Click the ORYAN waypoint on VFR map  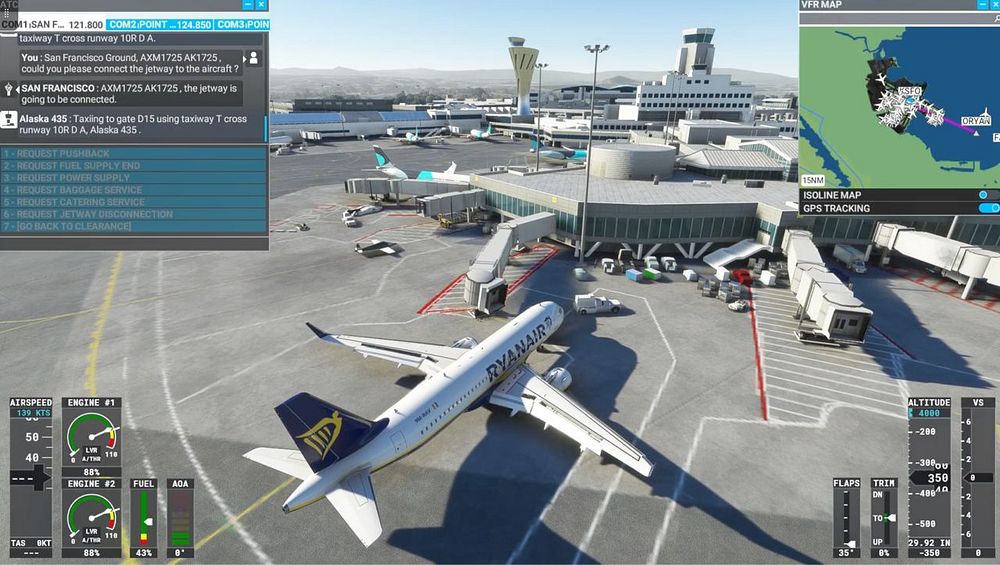tap(974, 121)
